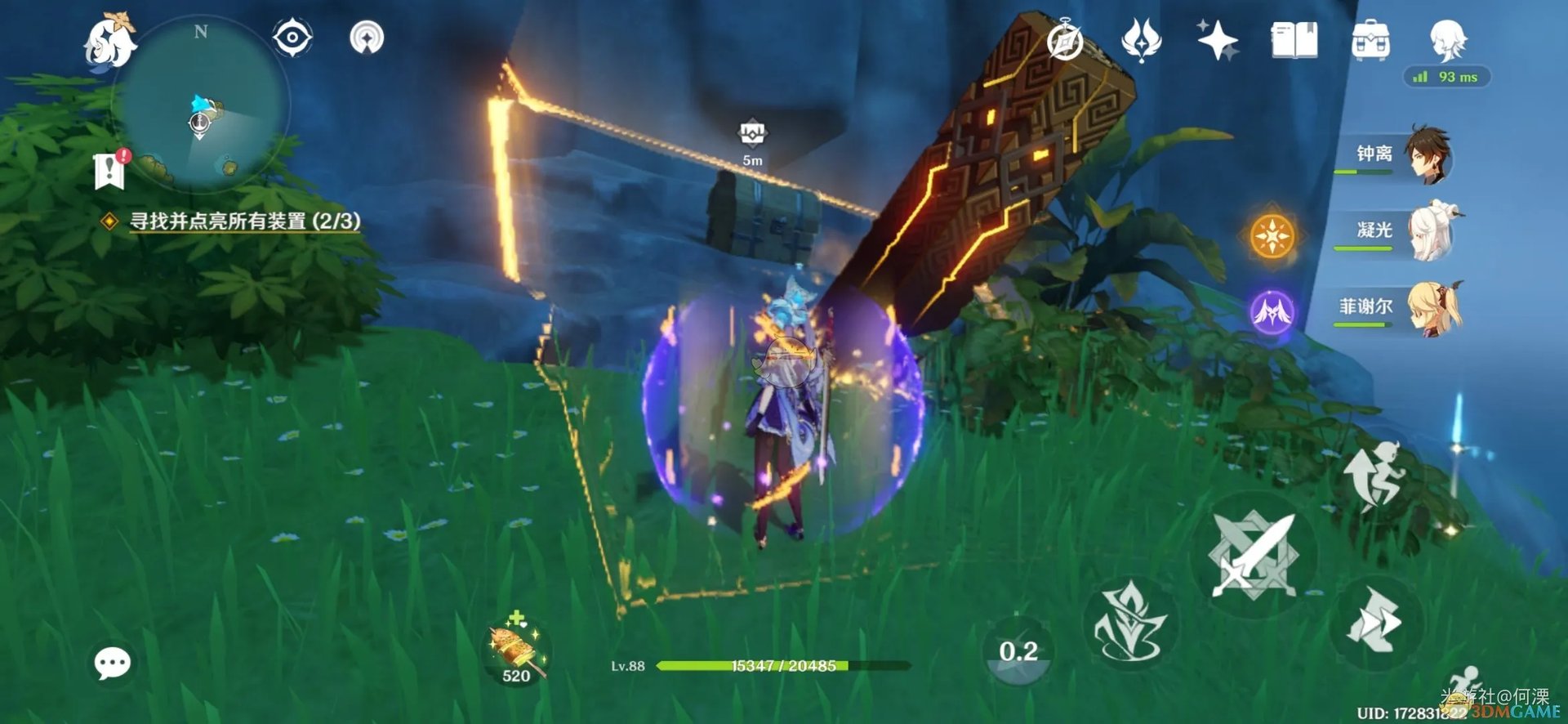Screen dimensions: 1568x724
Task: Open the backpack inventory
Action: pyautogui.click(x=1370, y=40)
